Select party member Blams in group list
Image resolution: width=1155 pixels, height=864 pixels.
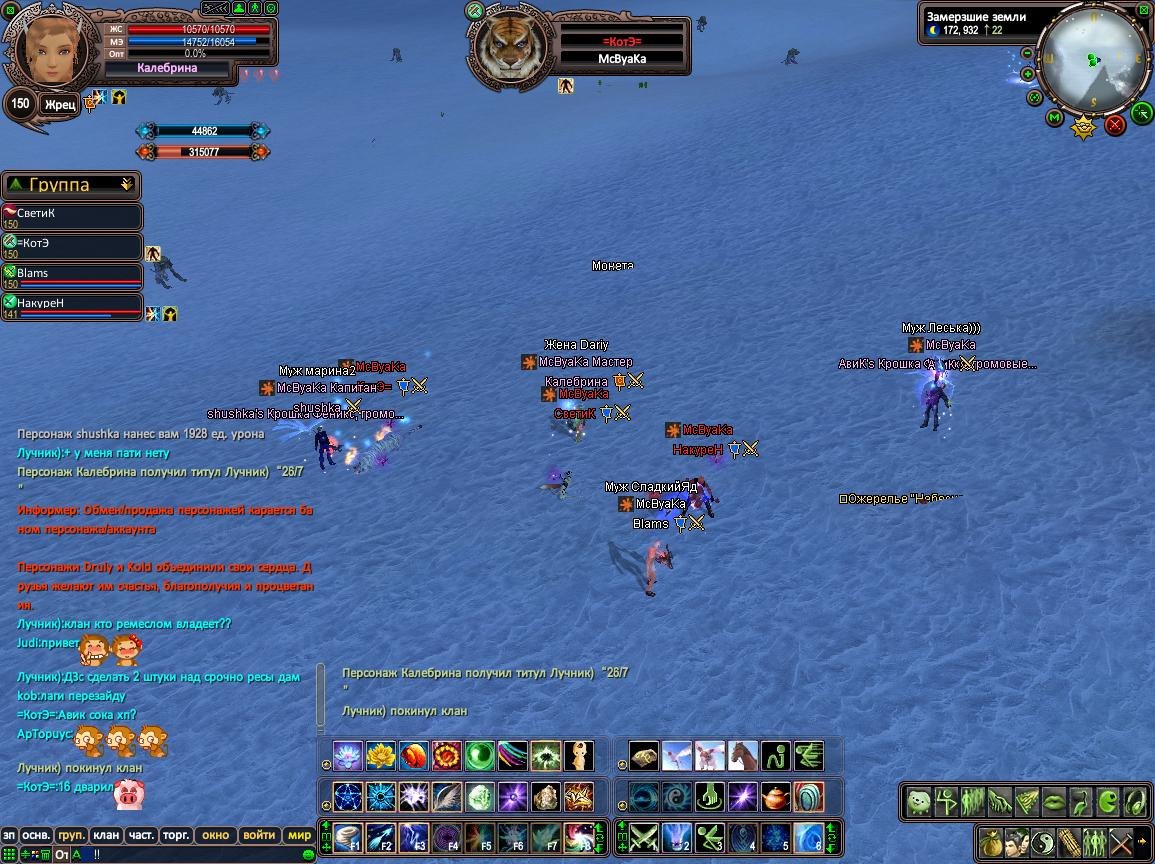(71, 276)
